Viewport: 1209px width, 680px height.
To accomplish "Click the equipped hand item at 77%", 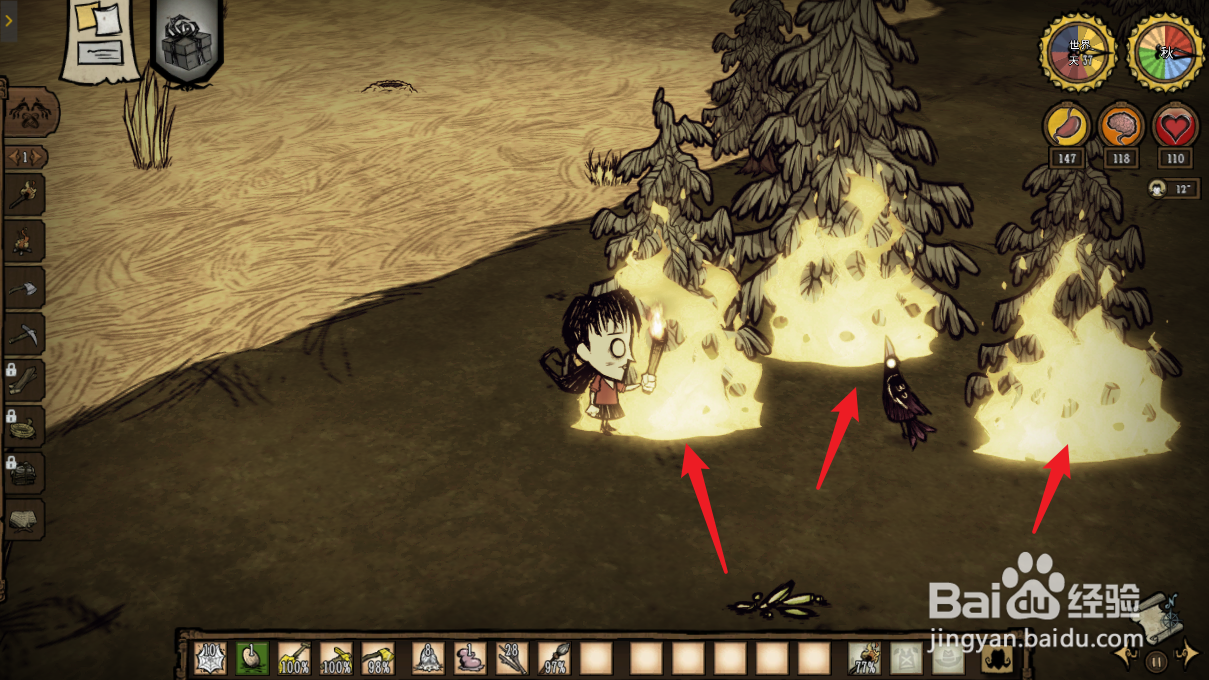I will coord(864,658).
